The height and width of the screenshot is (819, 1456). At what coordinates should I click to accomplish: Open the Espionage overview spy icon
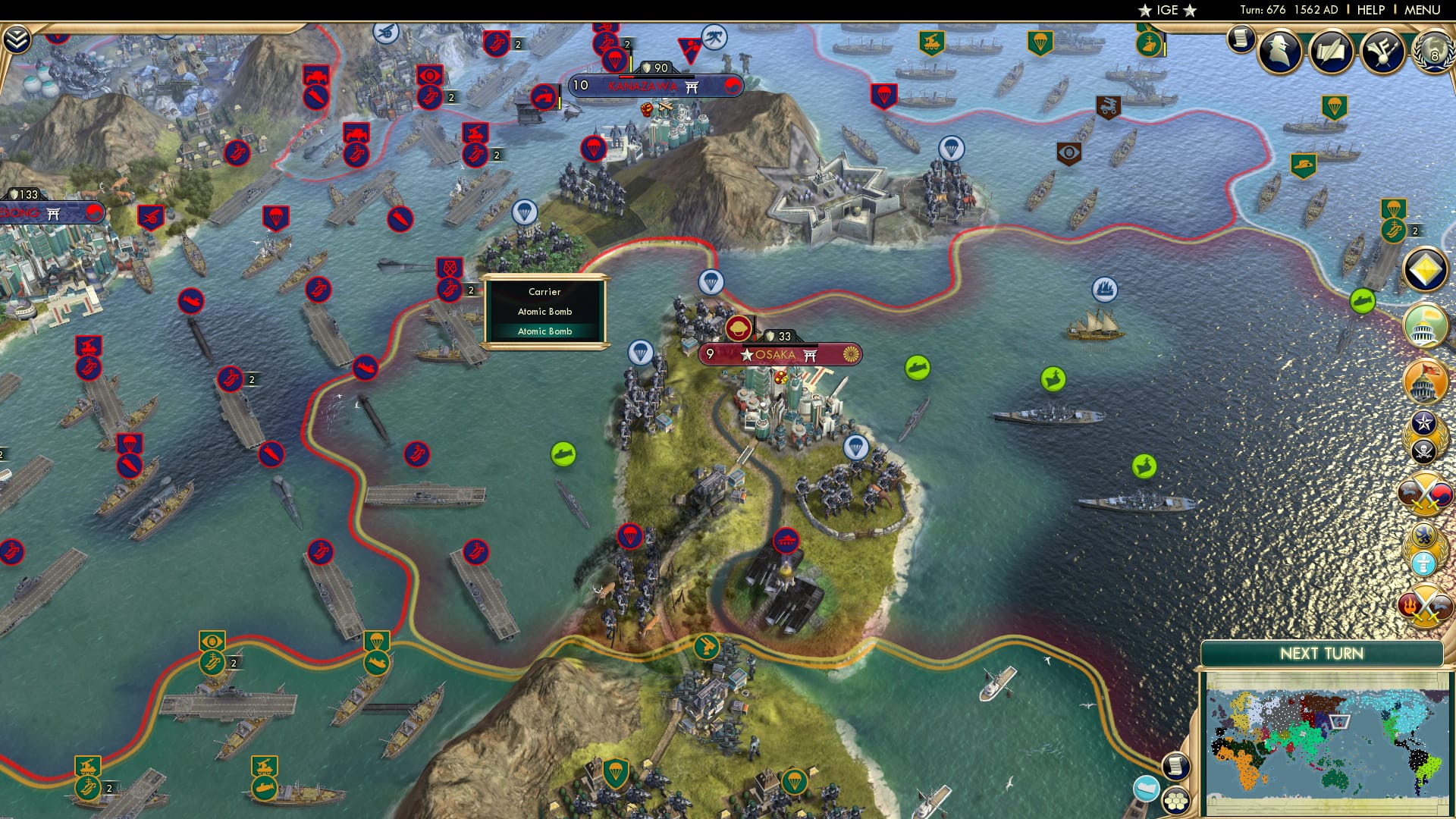click(x=1280, y=50)
